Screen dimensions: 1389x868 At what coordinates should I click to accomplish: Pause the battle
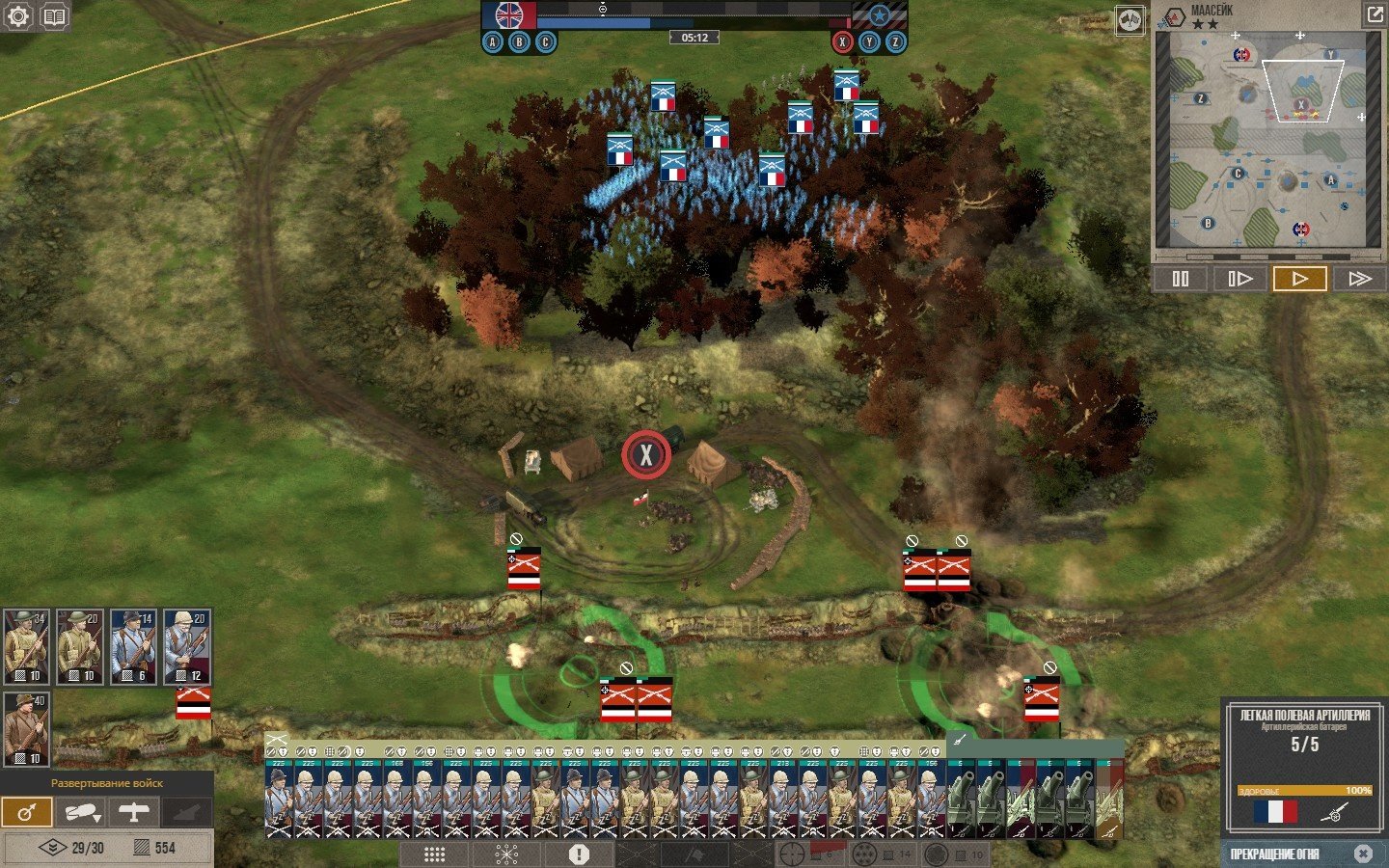[1181, 279]
